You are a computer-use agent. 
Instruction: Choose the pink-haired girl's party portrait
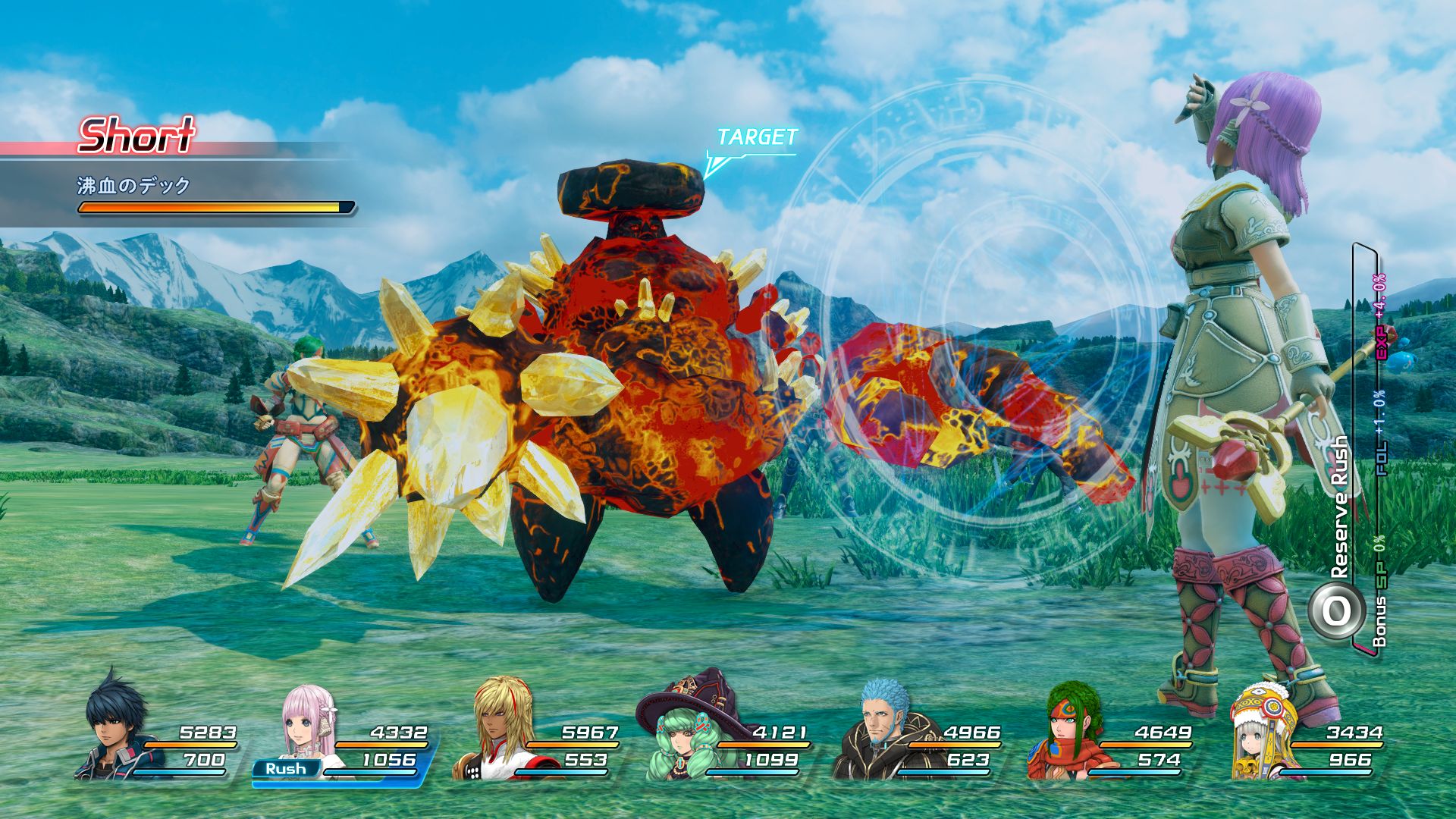[307, 724]
